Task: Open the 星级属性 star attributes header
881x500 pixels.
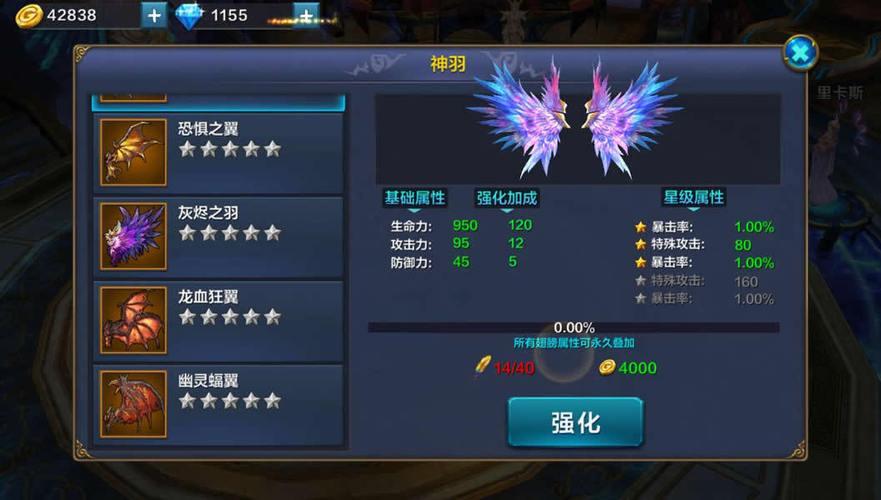Action: [693, 197]
